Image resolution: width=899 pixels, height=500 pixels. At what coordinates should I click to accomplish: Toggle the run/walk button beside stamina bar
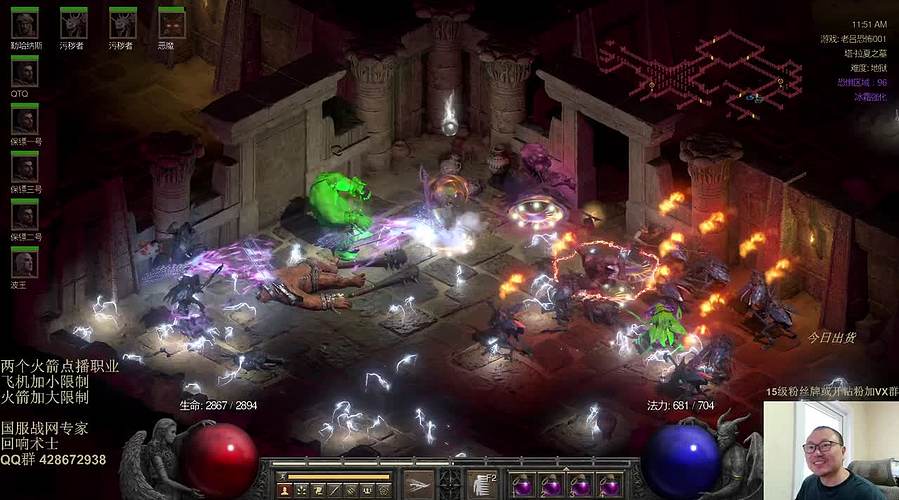coord(281,476)
